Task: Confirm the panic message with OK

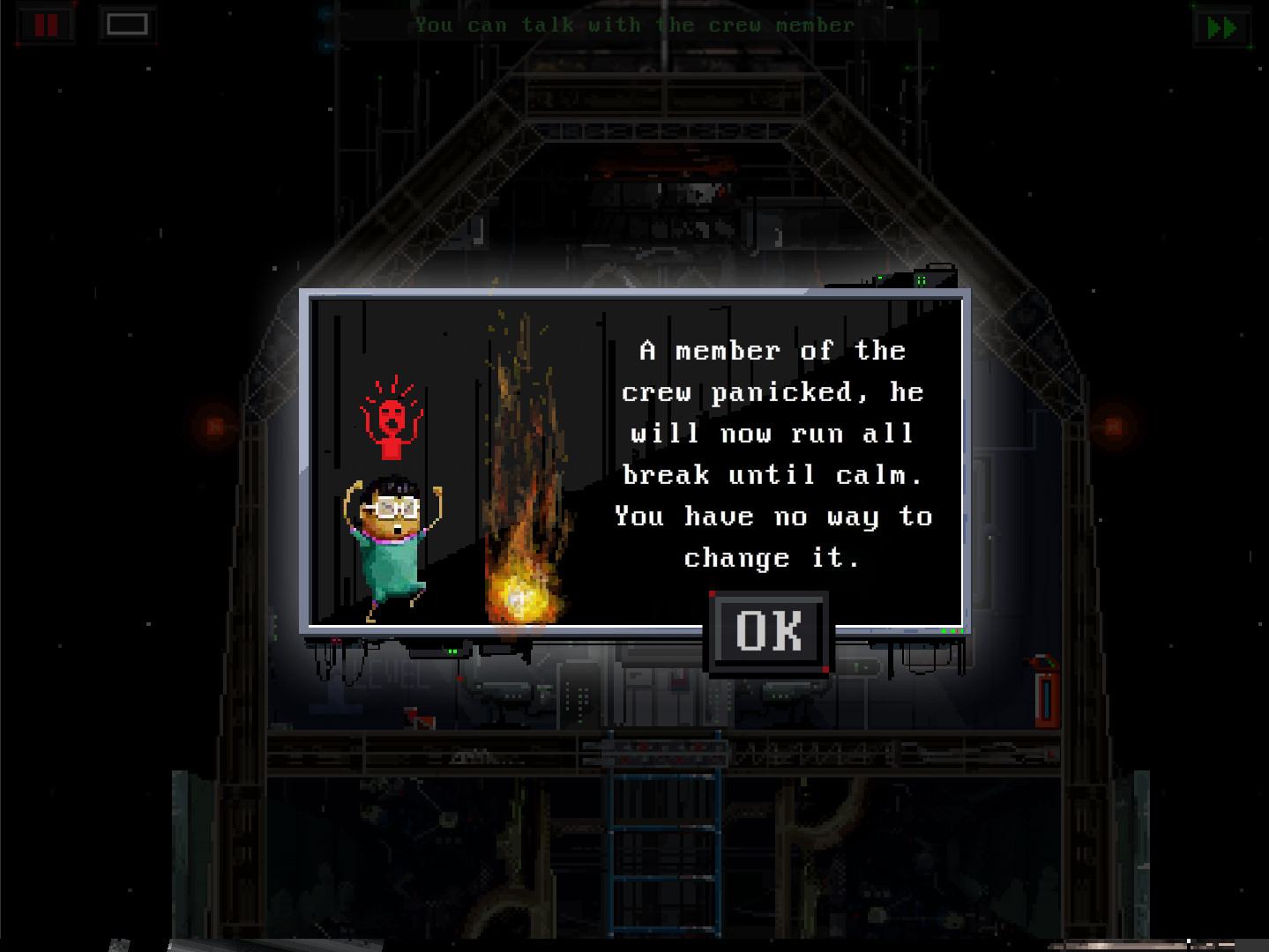Action: pyautogui.click(x=768, y=631)
